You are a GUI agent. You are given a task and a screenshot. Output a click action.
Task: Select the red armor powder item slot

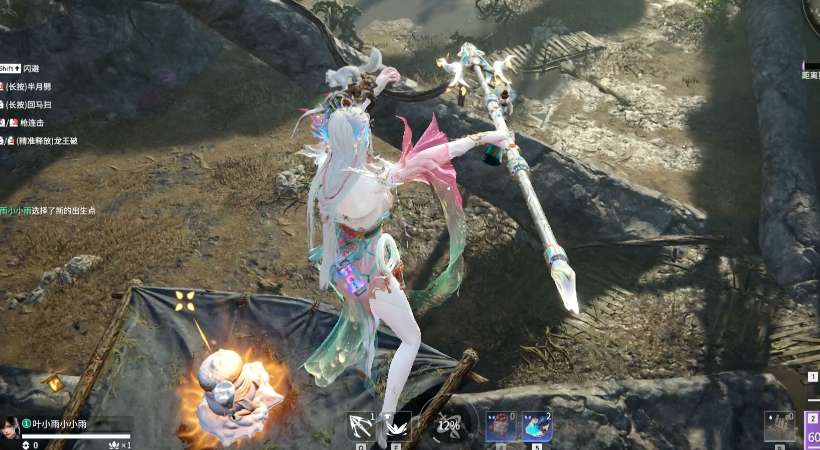coord(501,426)
